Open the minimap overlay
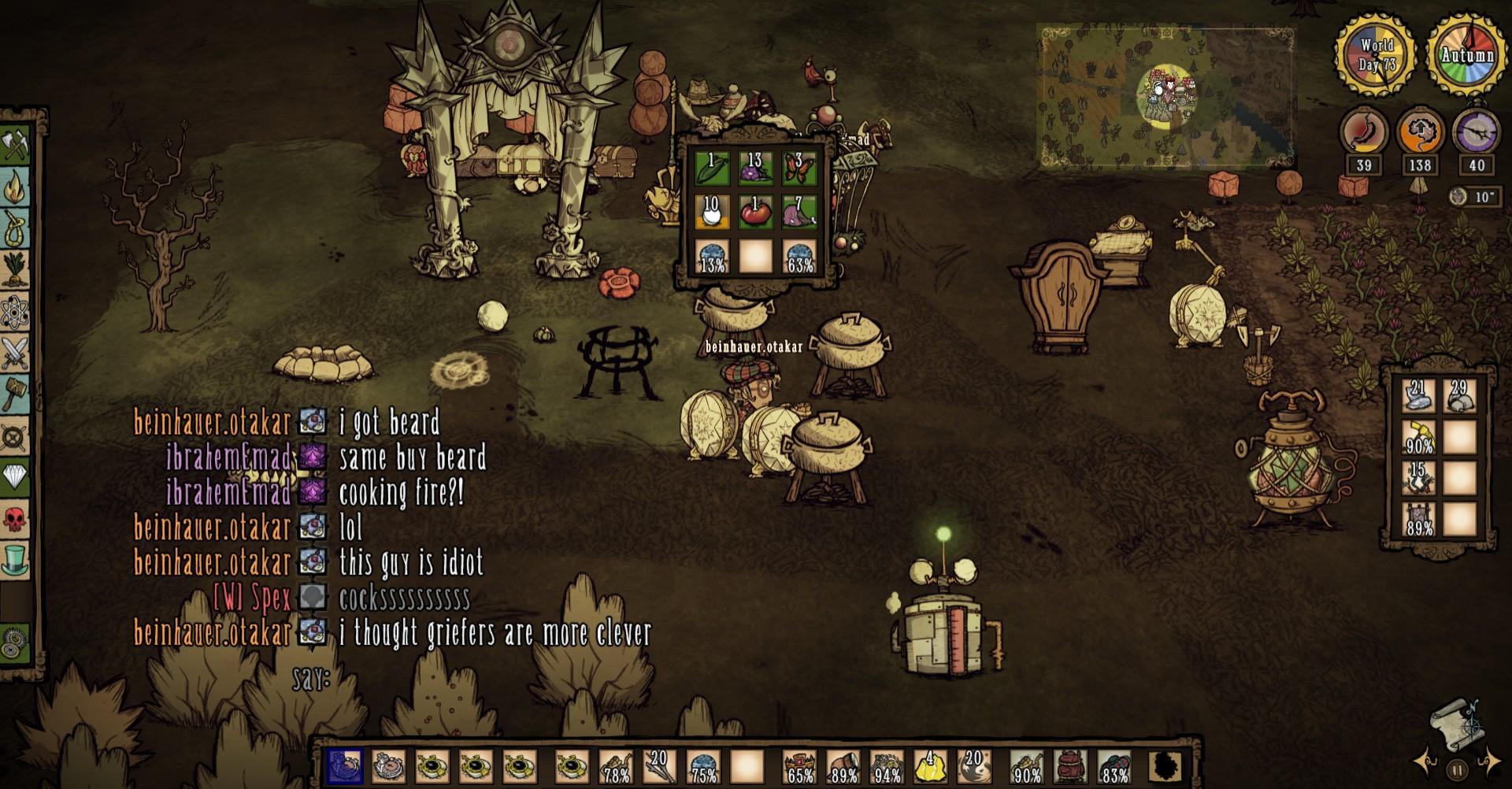Image resolution: width=1512 pixels, height=789 pixels. point(1165,96)
